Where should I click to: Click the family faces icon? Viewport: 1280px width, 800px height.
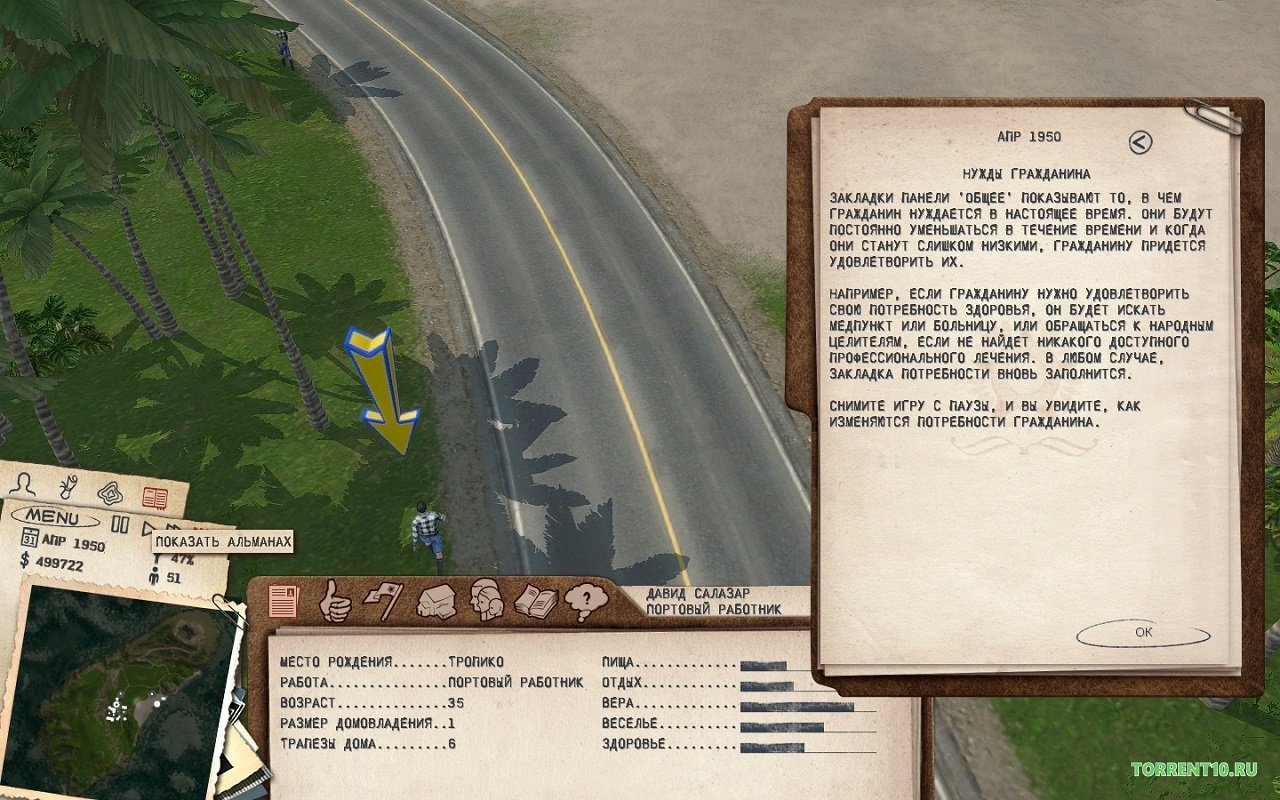(484, 602)
